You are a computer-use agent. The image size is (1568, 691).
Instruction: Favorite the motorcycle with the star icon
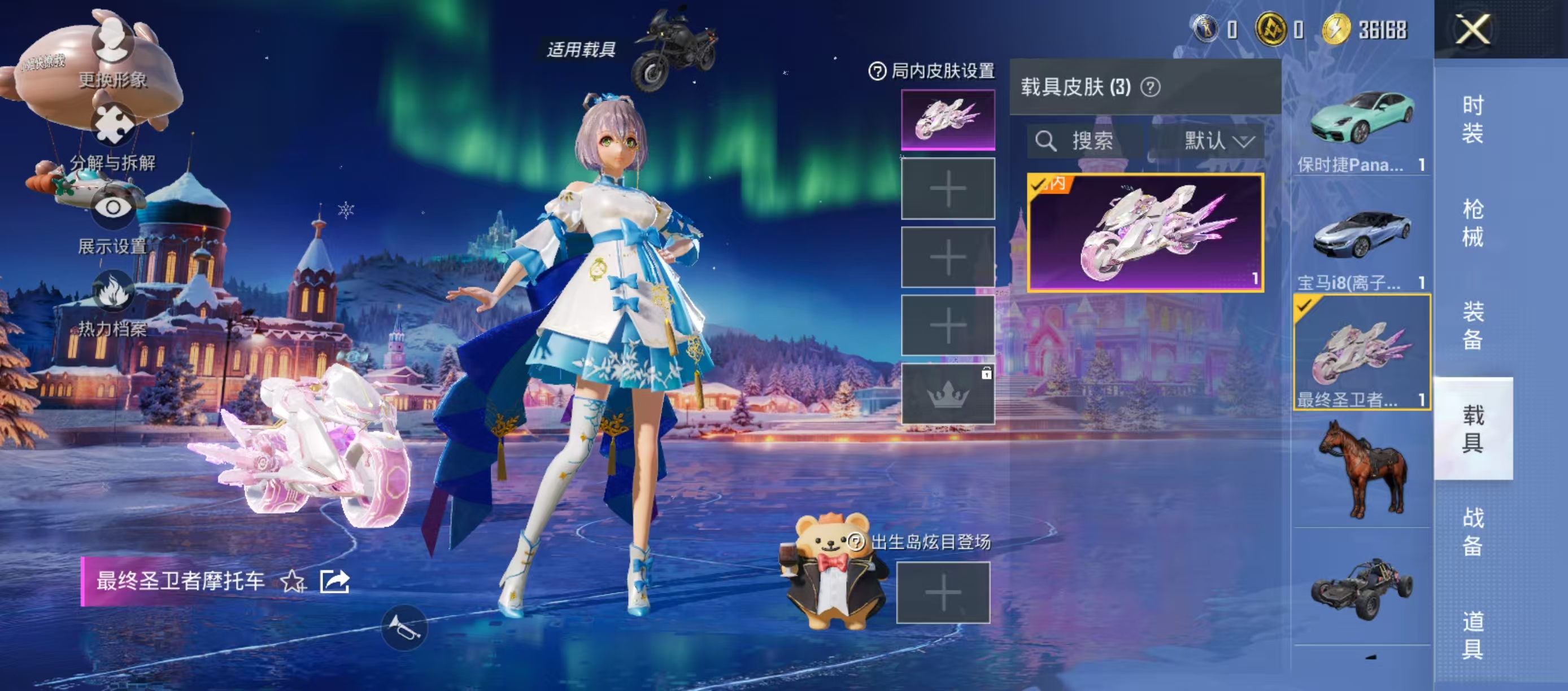[x=293, y=581]
